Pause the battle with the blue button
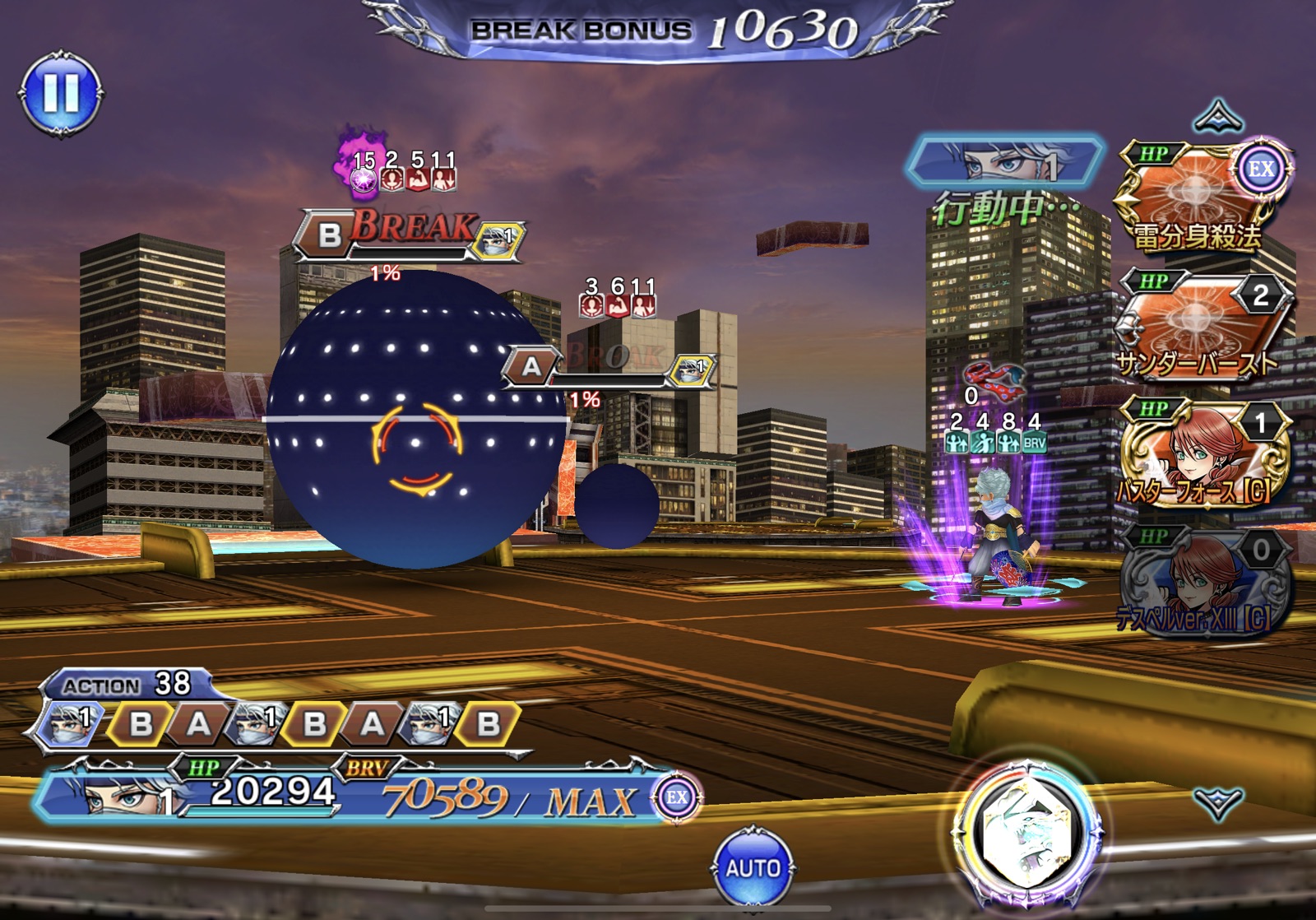Screen dimensions: 1316x920 [x=60, y=93]
